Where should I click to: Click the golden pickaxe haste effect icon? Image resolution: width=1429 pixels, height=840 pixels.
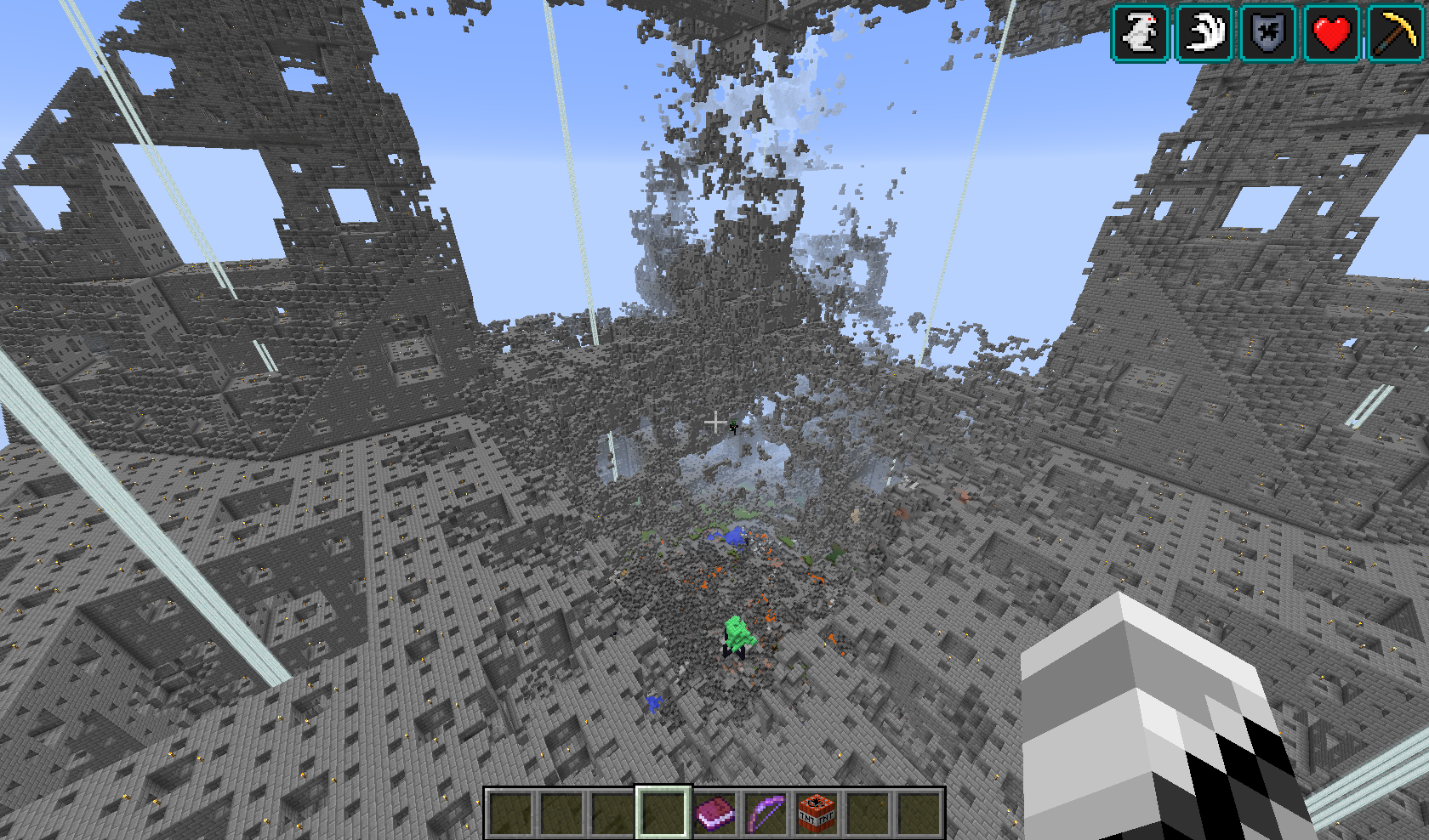[1396, 33]
